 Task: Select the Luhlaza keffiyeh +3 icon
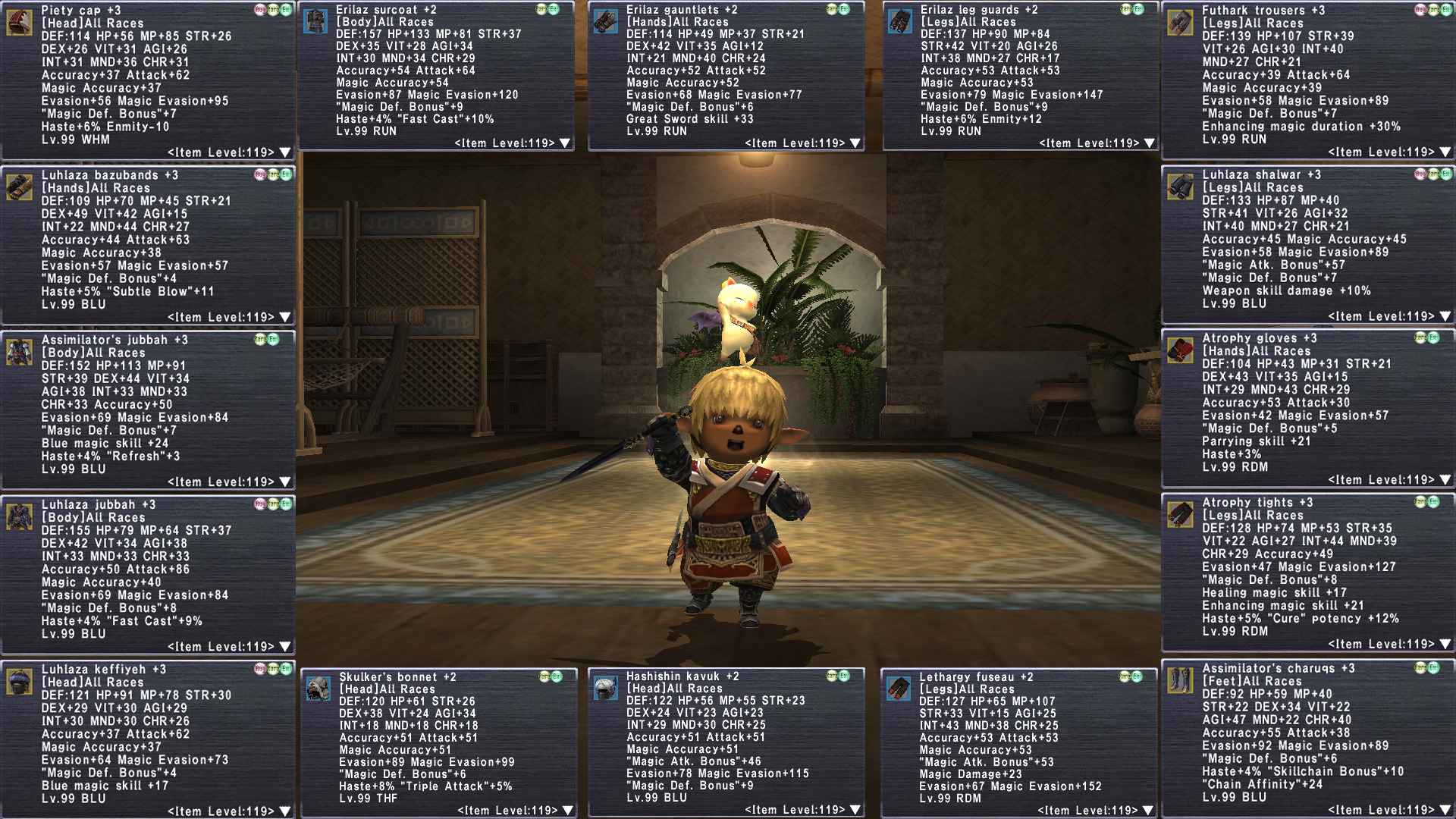(x=19, y=681)
